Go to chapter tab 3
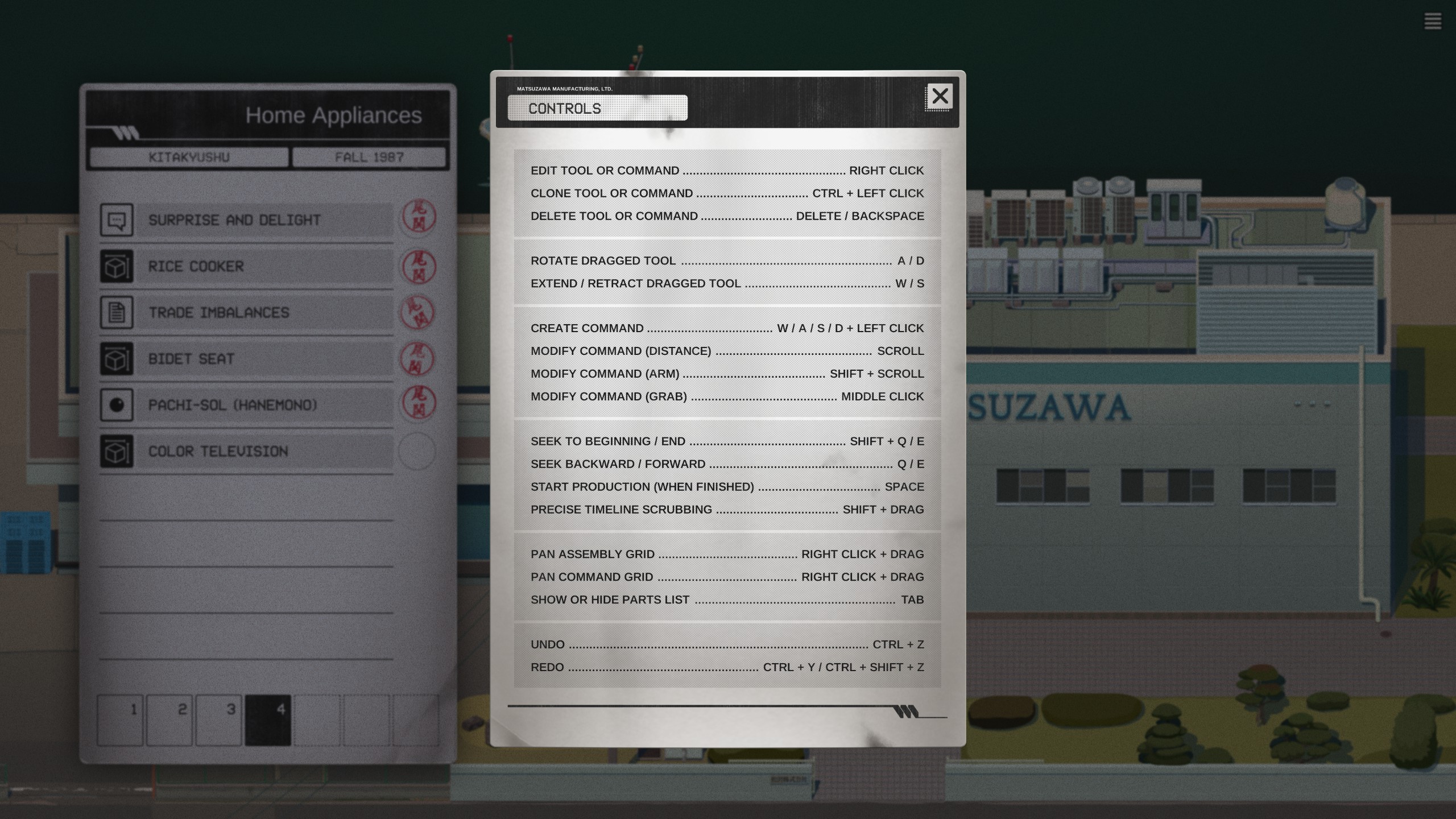Screen dimensions: 1456x819 (219, 719)
